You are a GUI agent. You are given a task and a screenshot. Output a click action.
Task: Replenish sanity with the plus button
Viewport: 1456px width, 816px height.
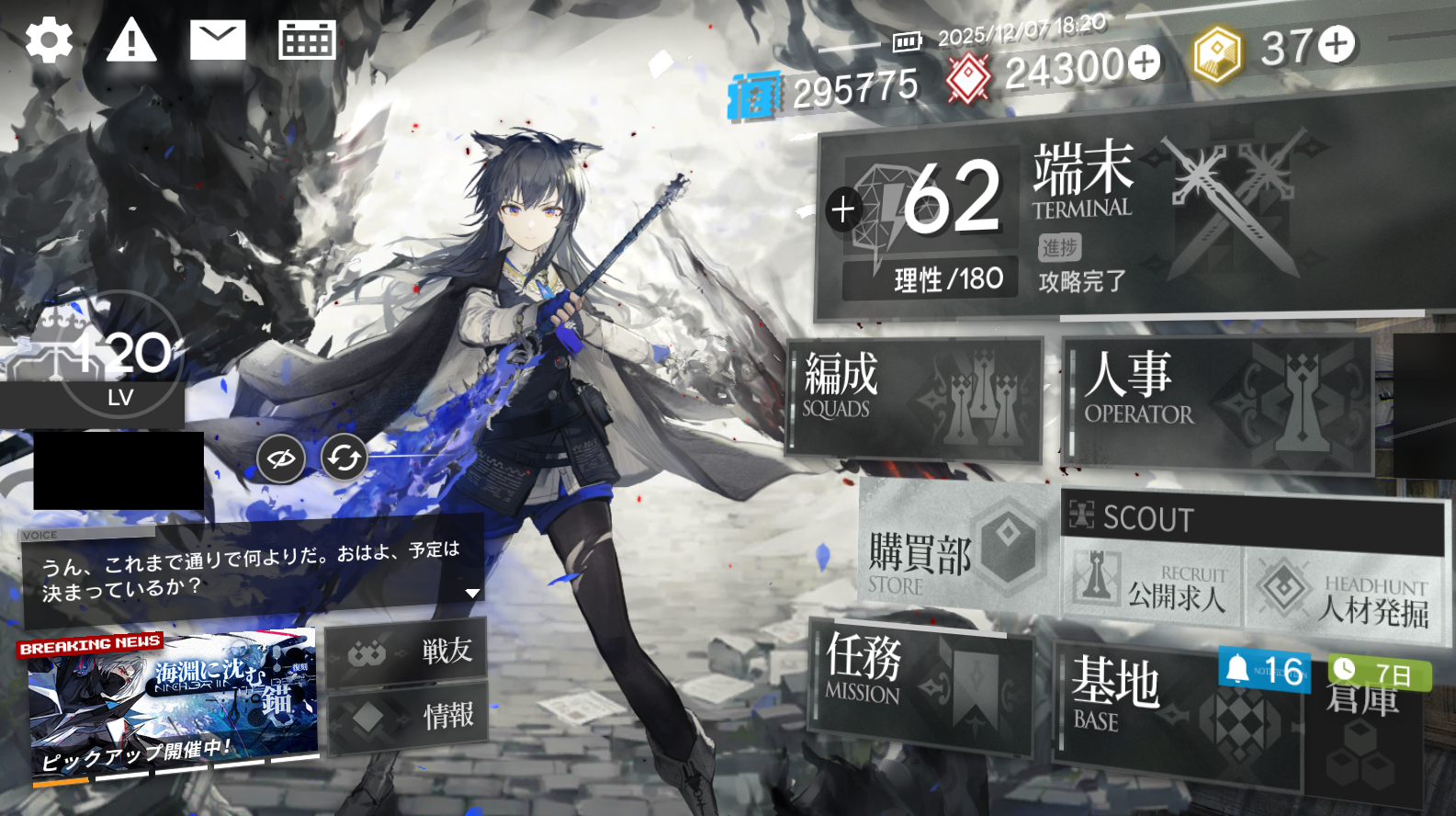(842, 210)
